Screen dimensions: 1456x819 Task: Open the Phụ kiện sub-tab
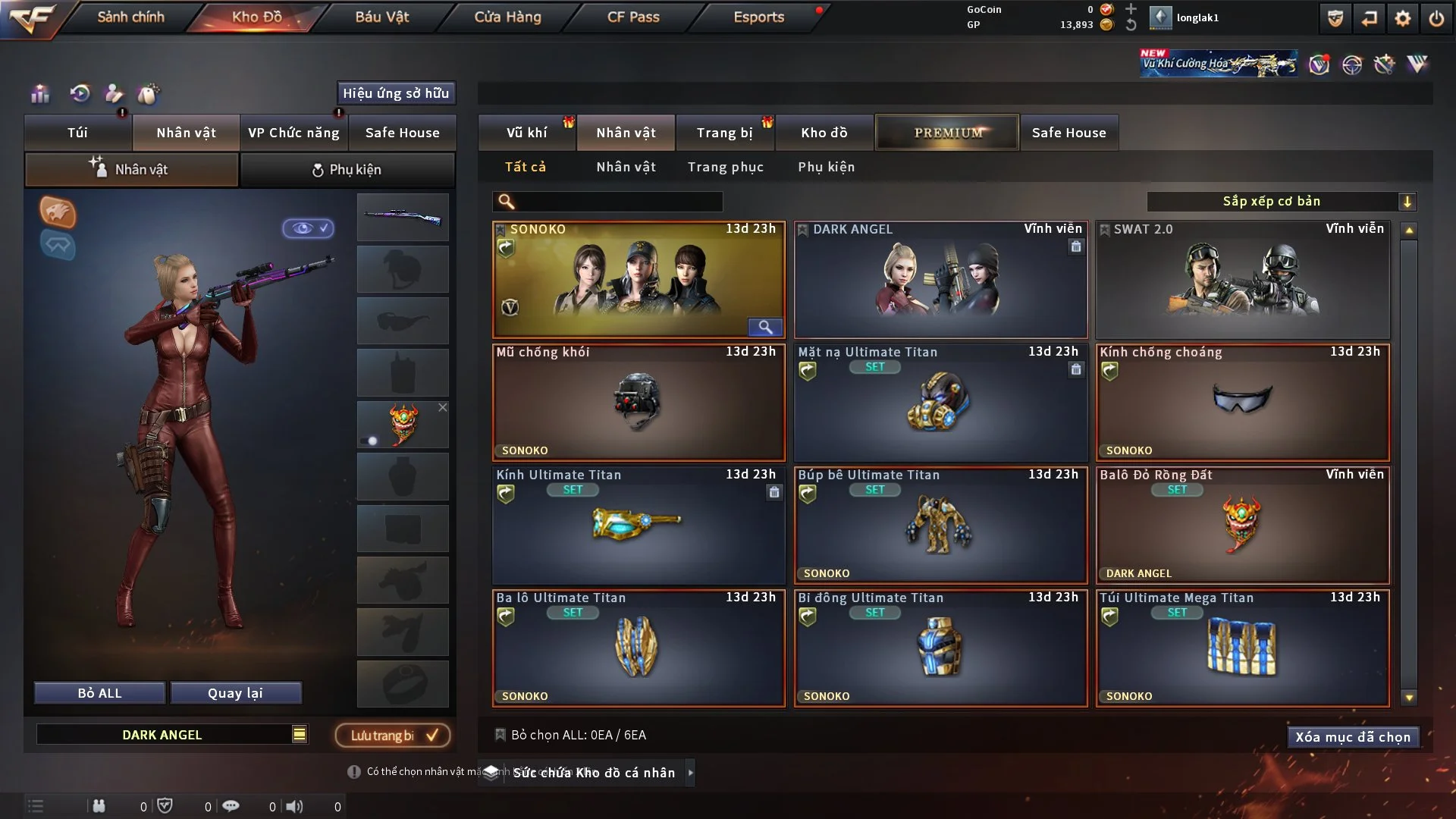pos(347,170)
